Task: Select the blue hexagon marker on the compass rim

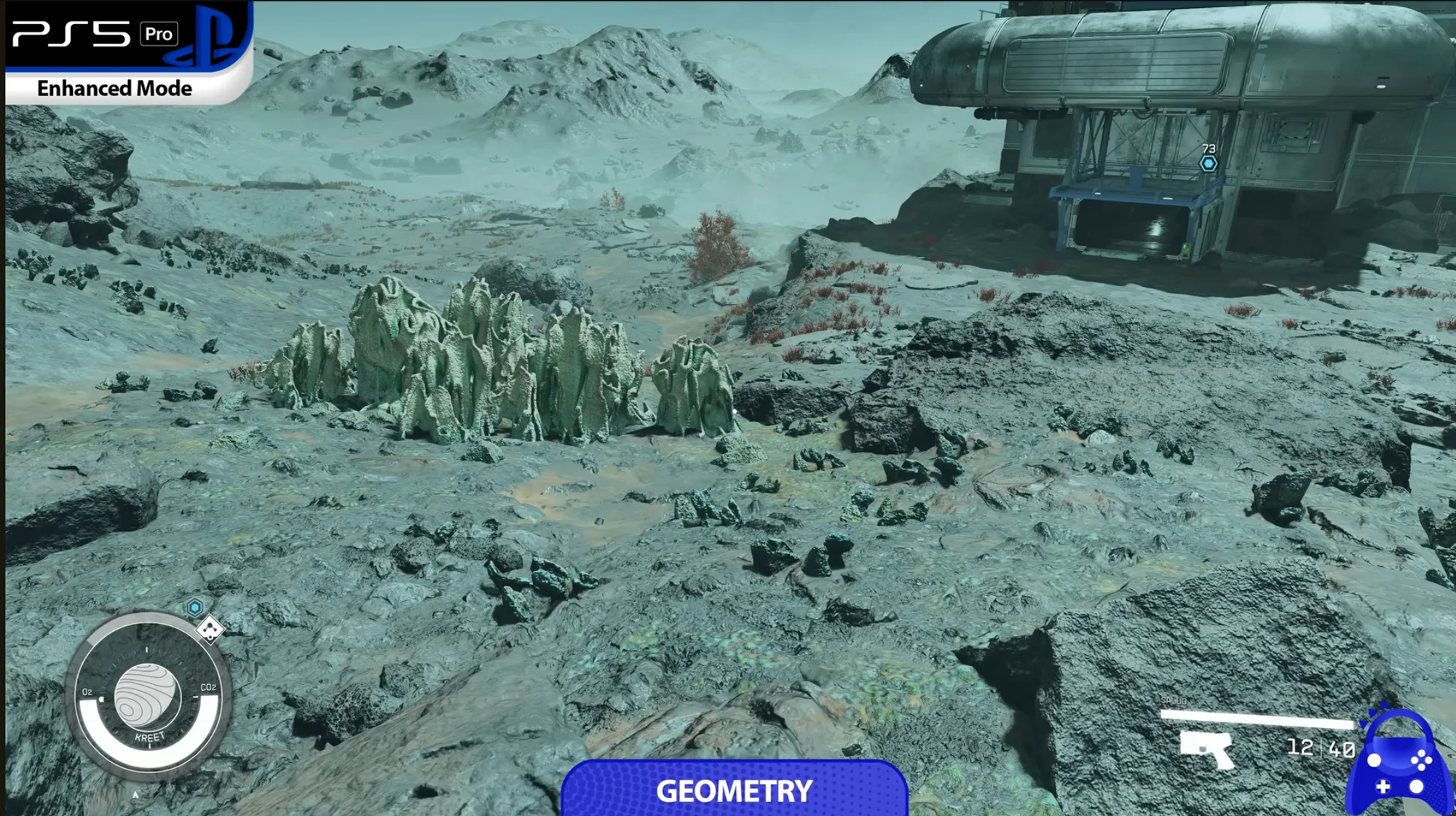Action: click(194, 607)
